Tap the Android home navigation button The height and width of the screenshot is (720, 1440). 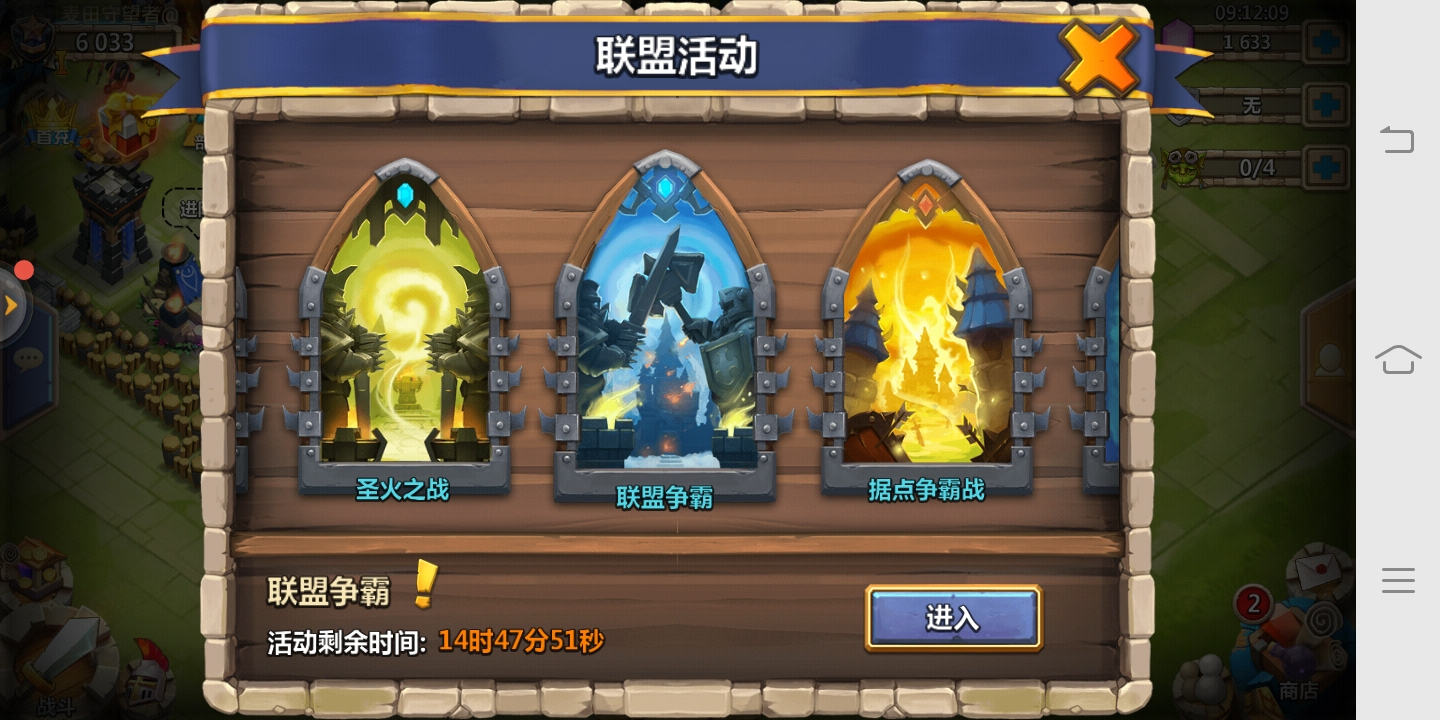(x=1398, y=360)
